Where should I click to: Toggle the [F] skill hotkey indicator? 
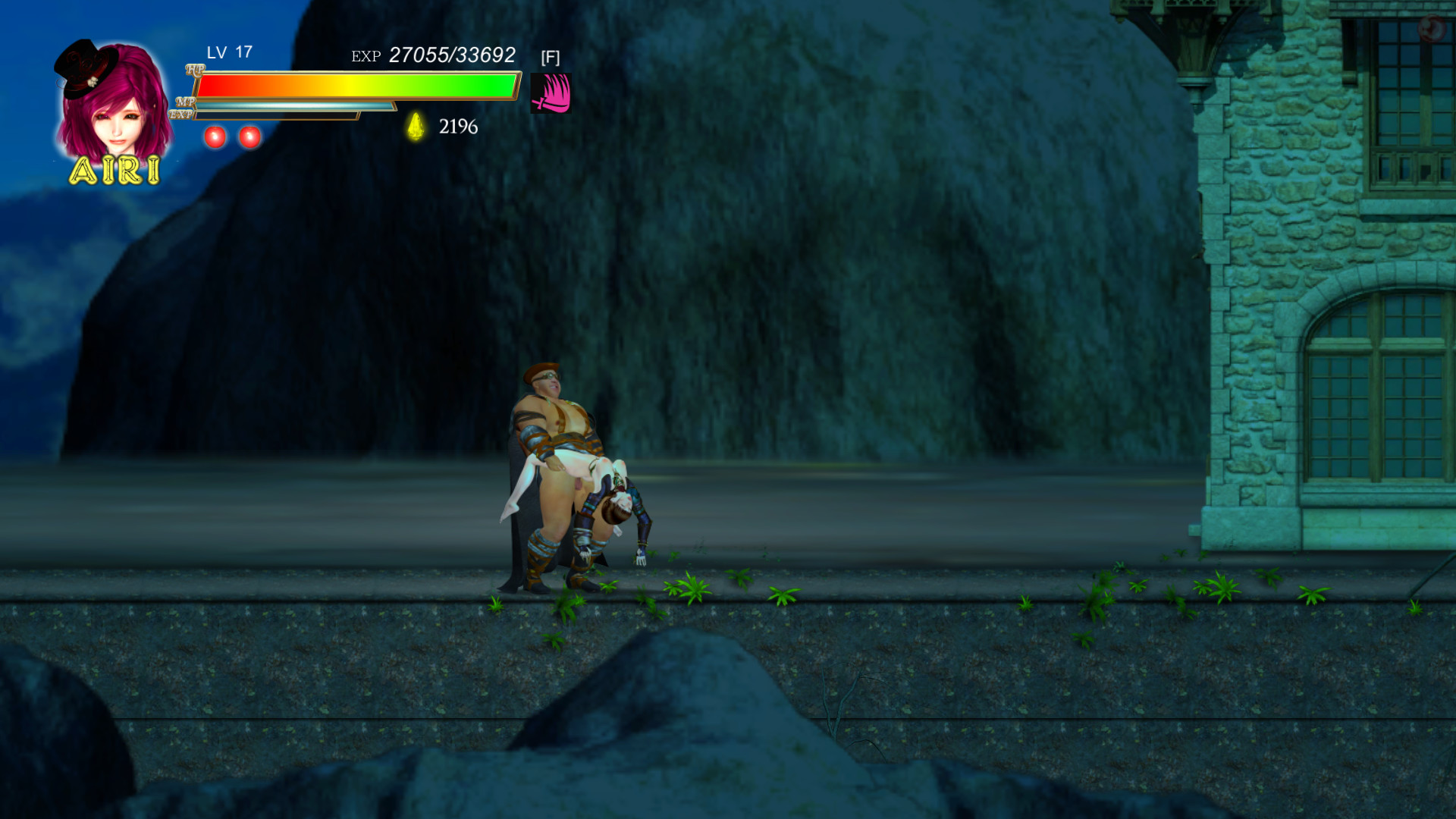551,56
